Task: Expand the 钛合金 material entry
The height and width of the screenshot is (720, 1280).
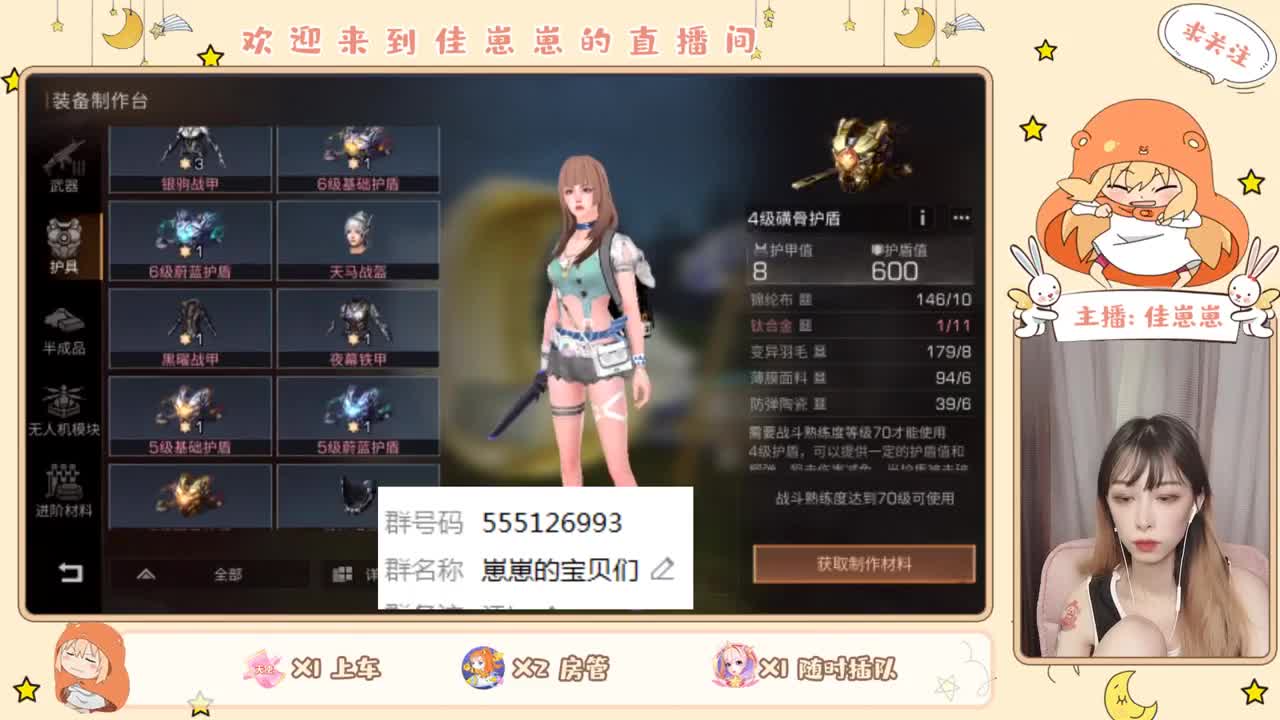Action: tap(805, 326)
